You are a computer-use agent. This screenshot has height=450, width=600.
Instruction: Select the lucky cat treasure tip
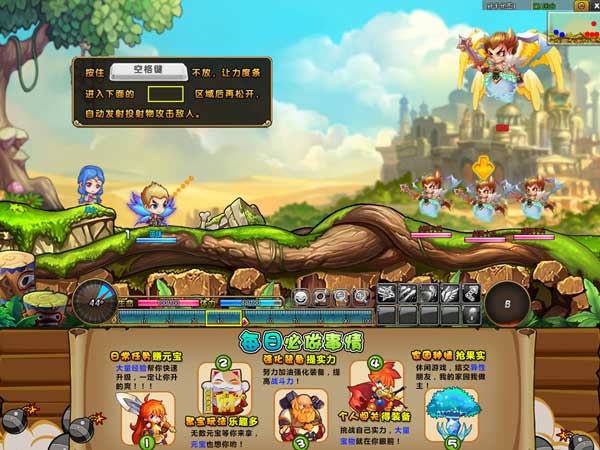223,381
